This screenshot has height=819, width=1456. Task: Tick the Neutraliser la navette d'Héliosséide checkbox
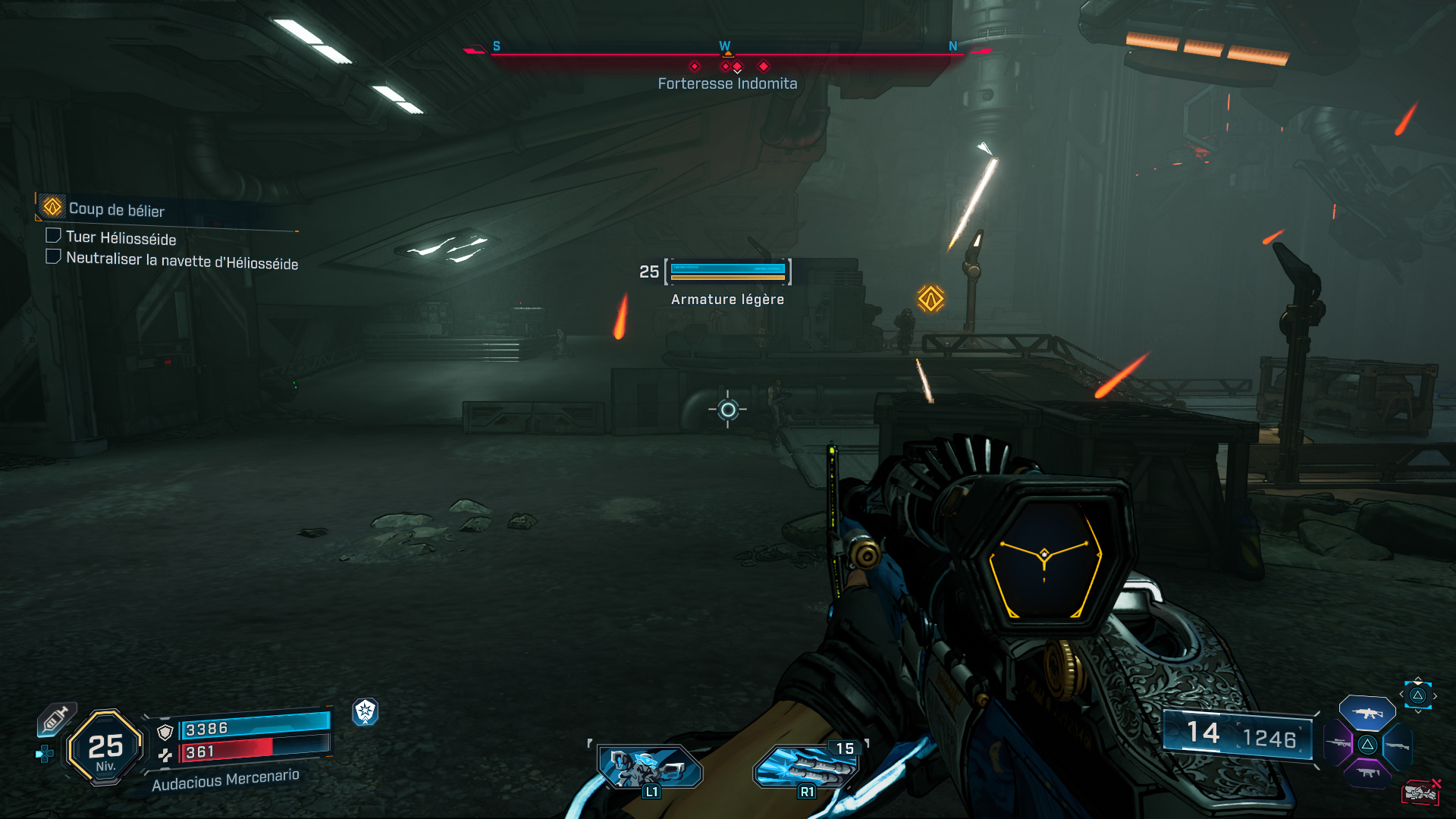pyautogui.click(x=53, y=257)
